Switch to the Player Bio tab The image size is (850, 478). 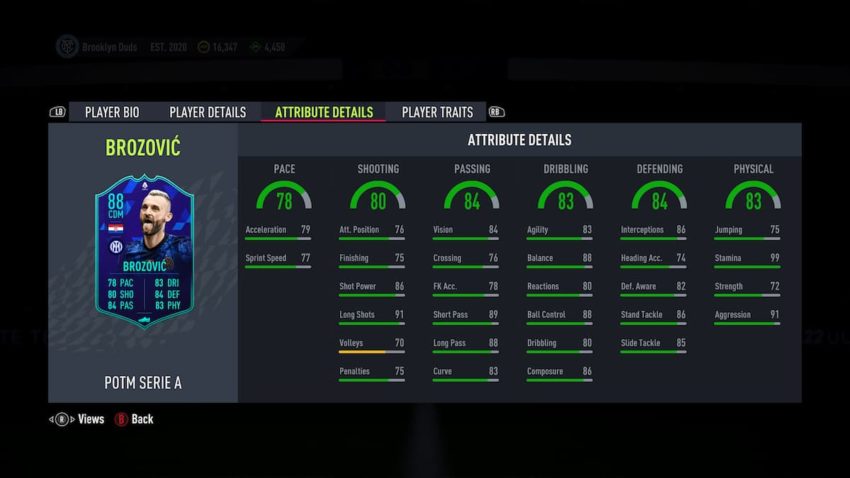[111, 112]
